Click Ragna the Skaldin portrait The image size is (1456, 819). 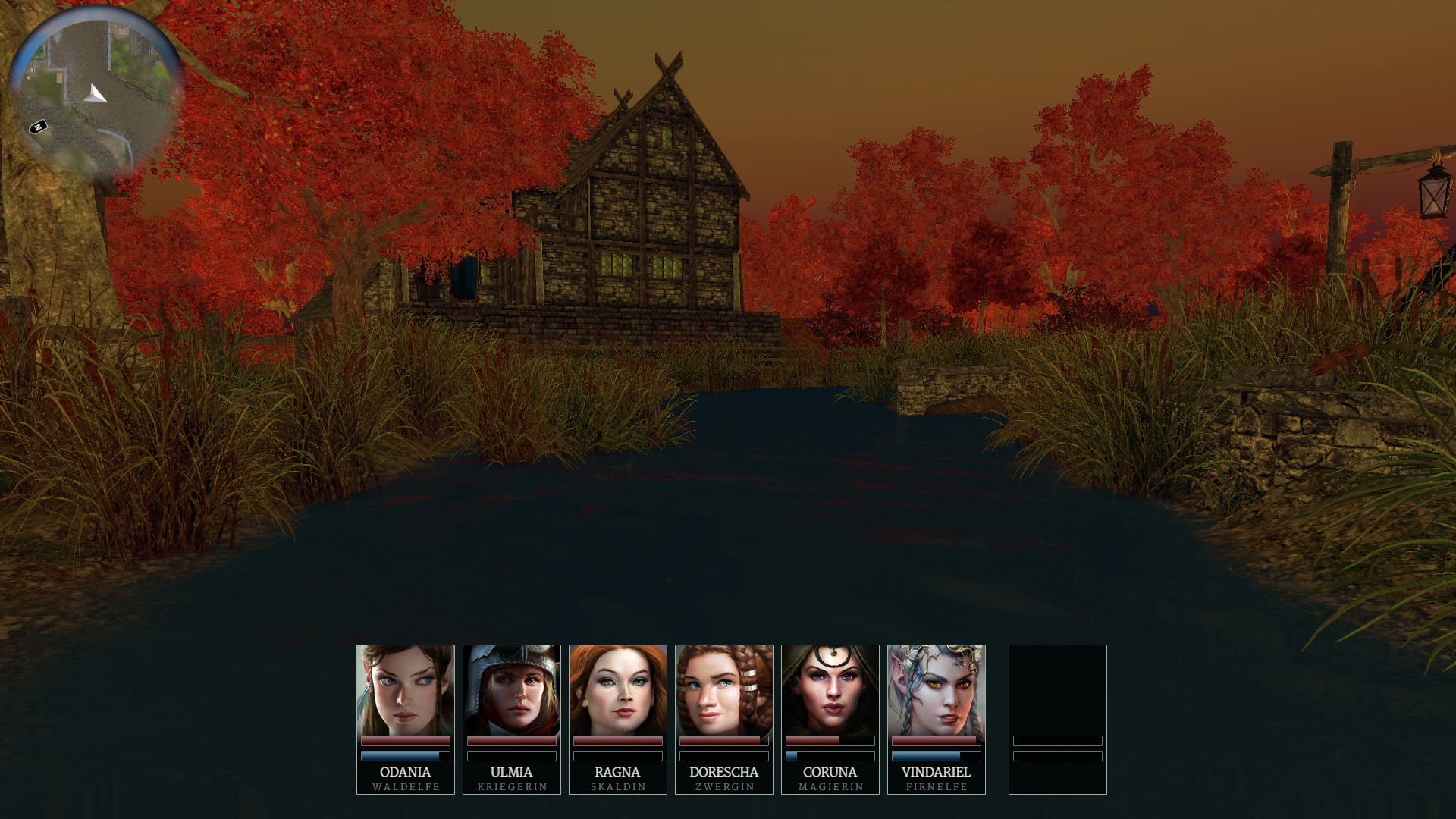click(x=617, y=691)
